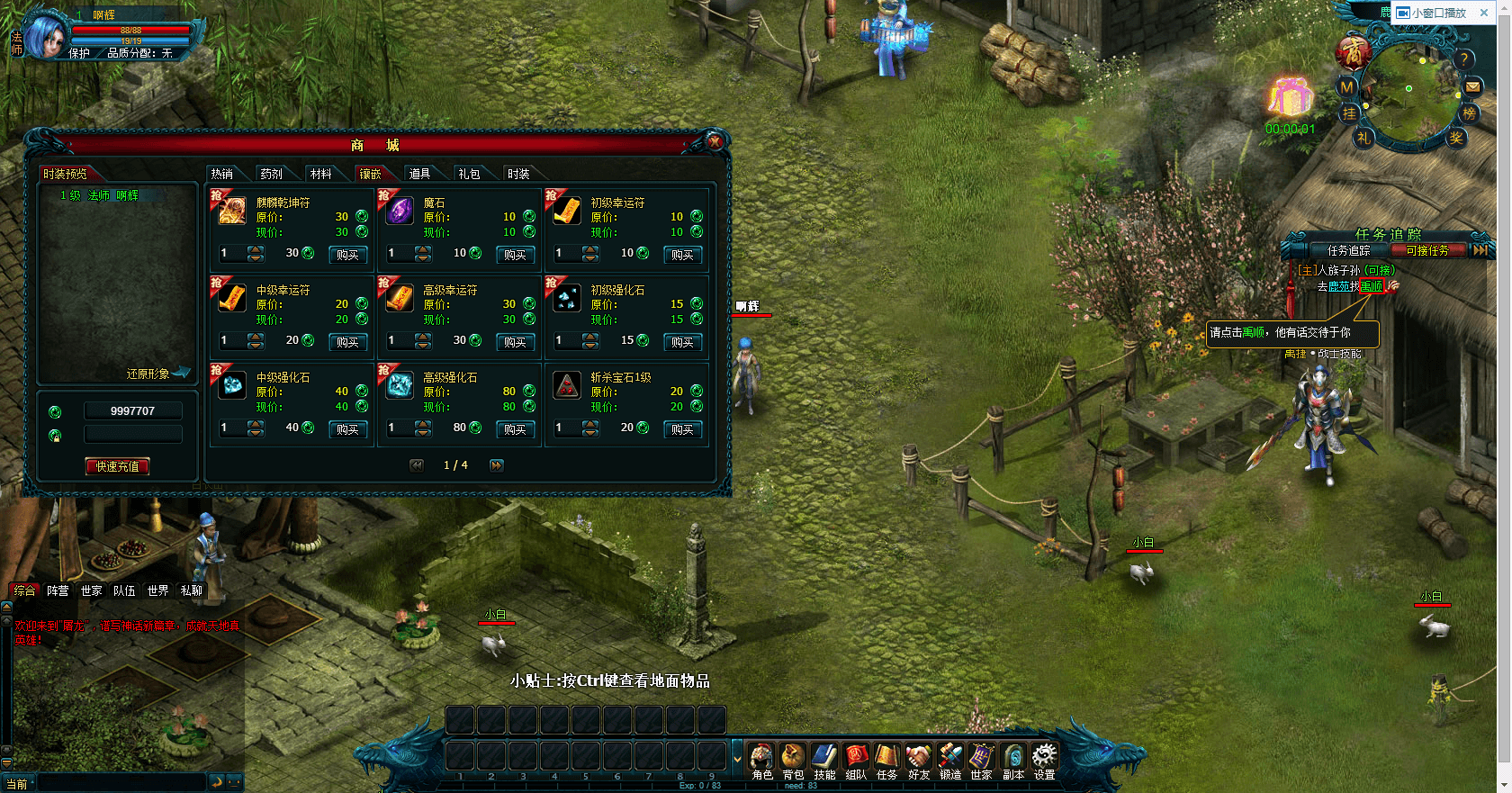Show the 道具 shop category
The image size is (1512, 793).
tap(419, 174)
